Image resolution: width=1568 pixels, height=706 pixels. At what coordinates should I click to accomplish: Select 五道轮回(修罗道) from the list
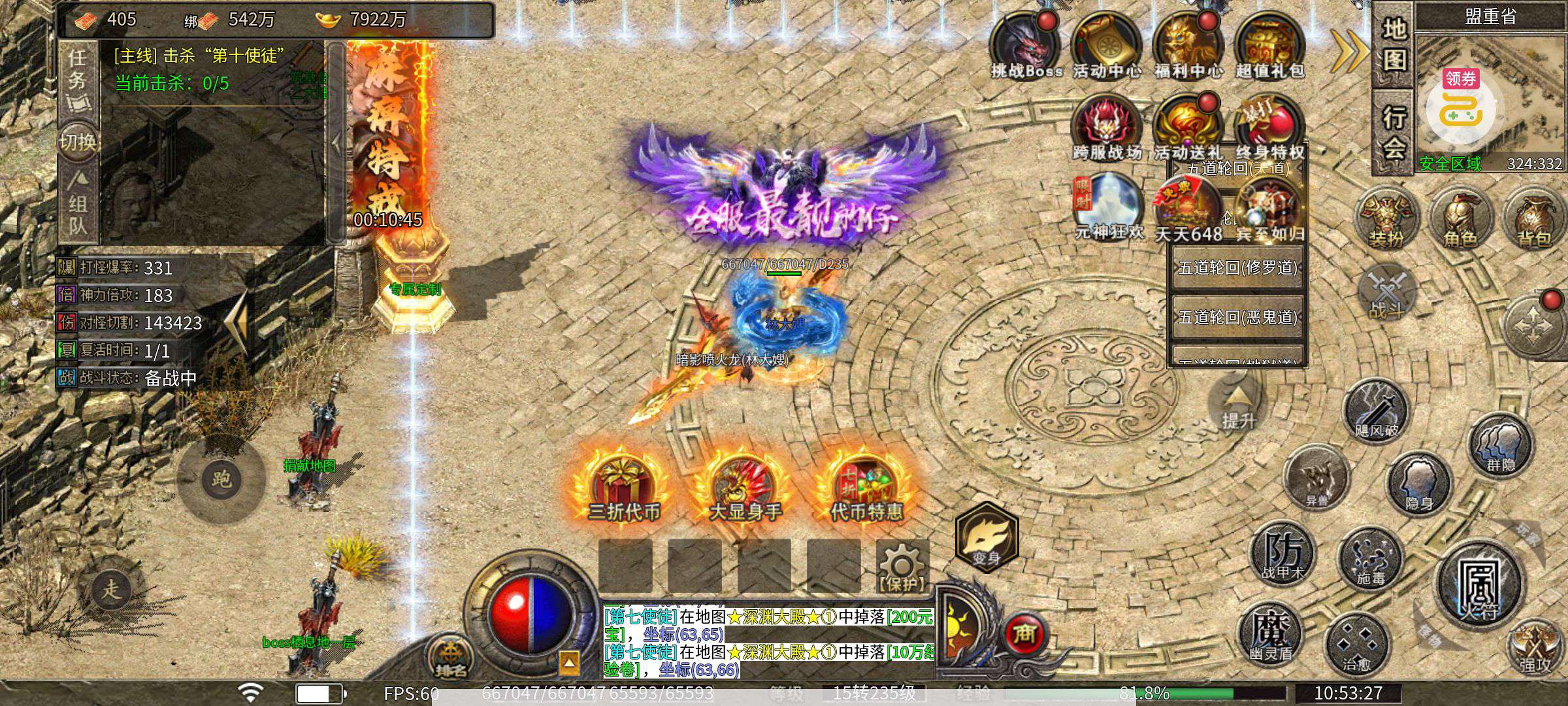pyautogui.click(x=1237, y=268)
